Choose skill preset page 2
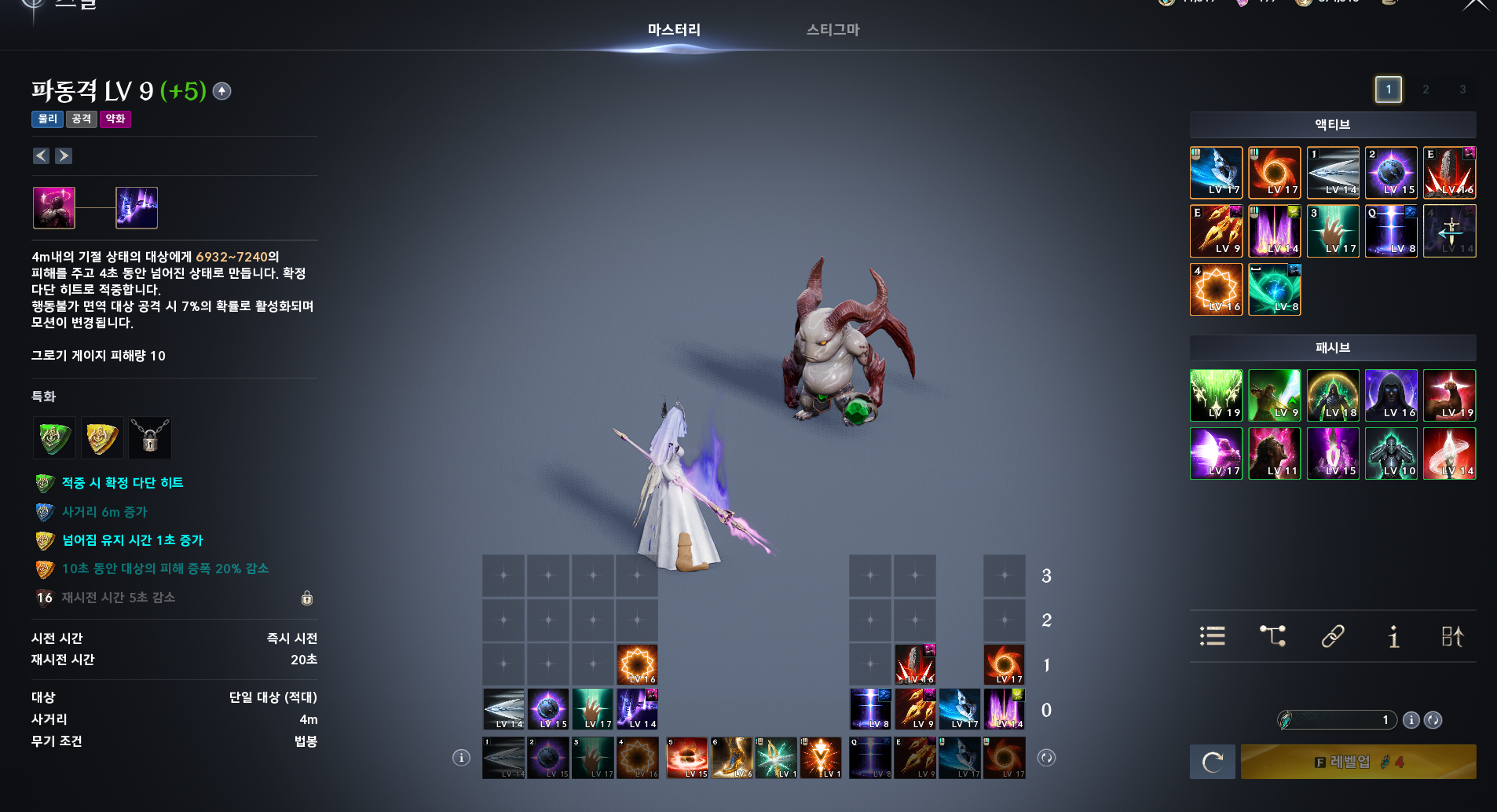 (x=1426, y=90)
